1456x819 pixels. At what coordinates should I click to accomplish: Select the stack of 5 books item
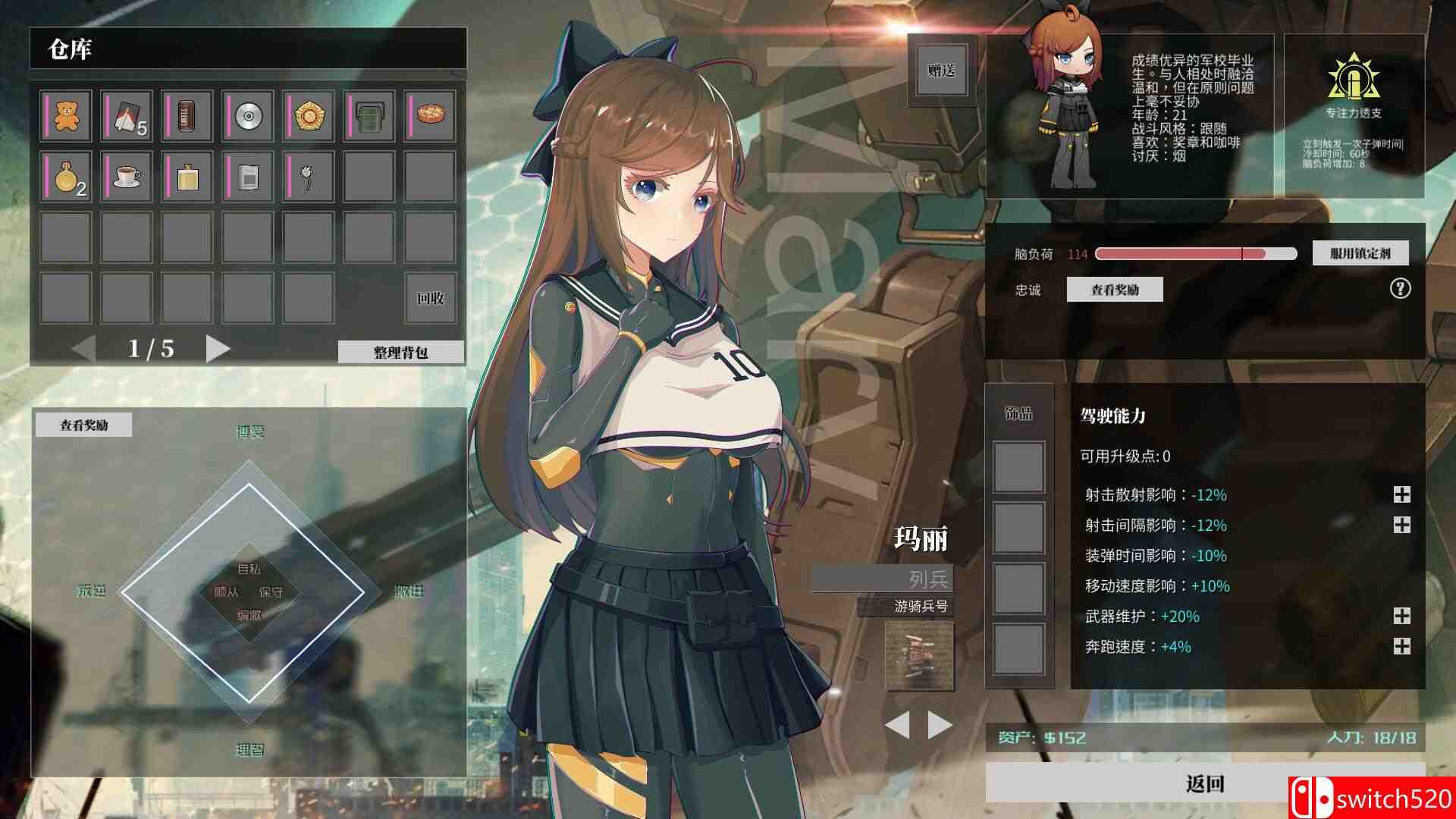pos(125,116)
